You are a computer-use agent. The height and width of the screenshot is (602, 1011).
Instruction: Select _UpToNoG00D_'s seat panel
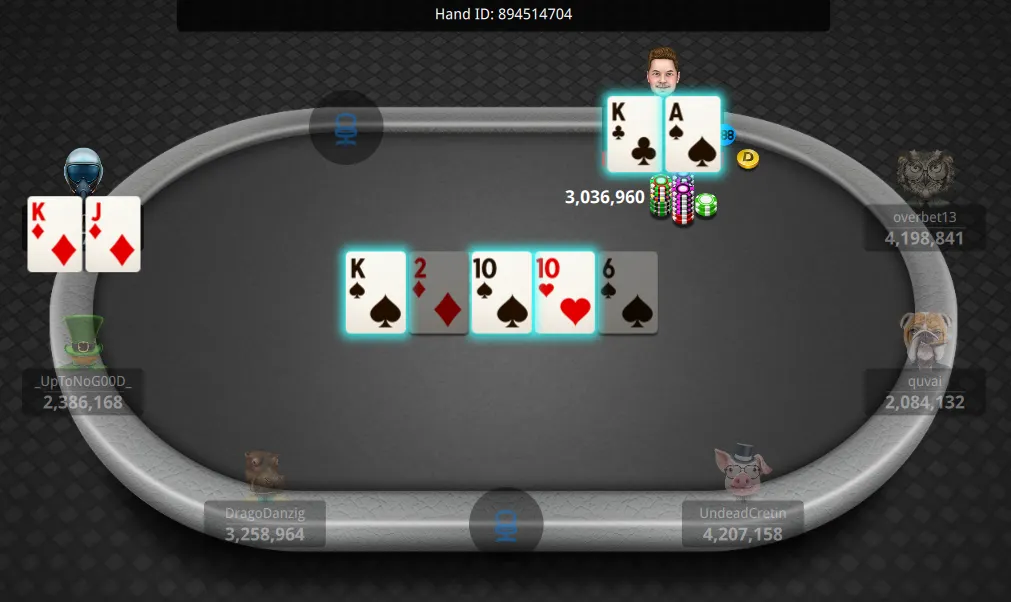[83, 391]
